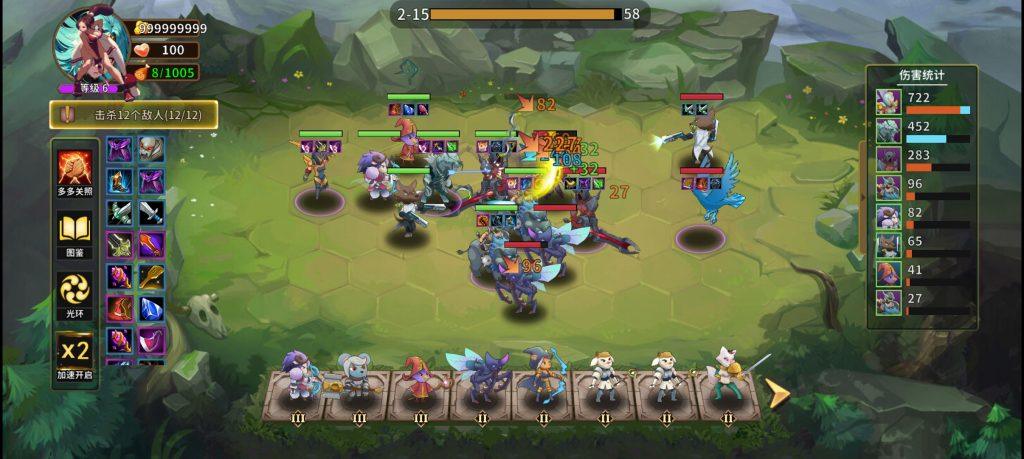This screenshot has height=459, width=1024.
Task: Select the skull mask item in inventory
Action: pyautogui.click(x=151, y=150)
